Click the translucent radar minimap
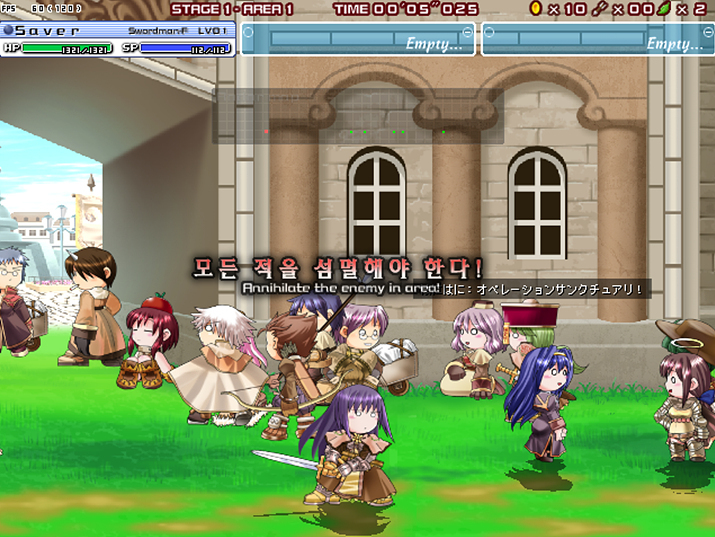 click(357, 117)
